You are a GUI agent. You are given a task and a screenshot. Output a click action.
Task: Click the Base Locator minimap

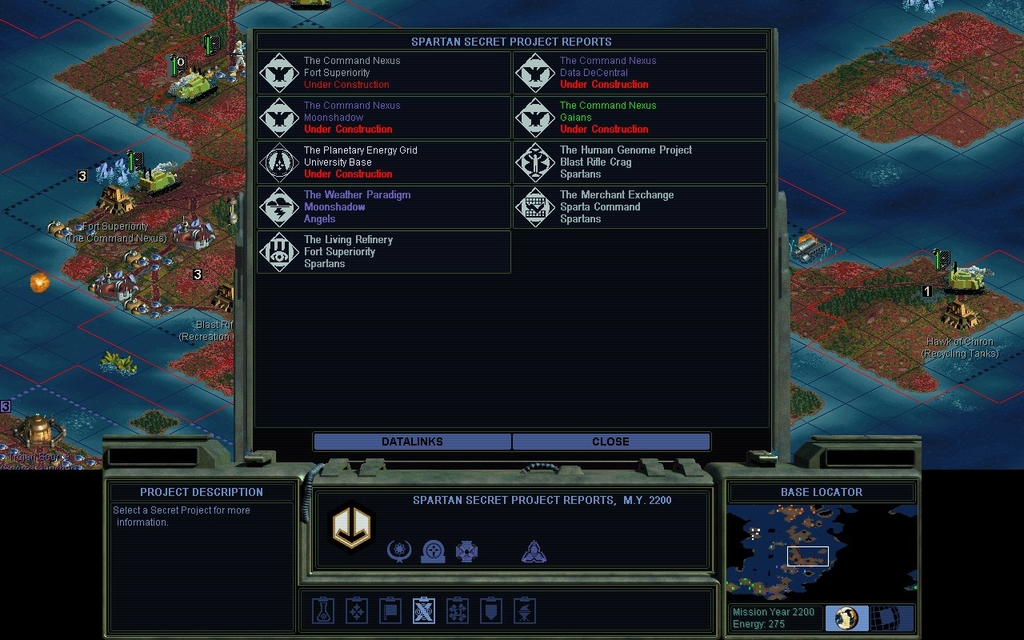click(820, 551)
